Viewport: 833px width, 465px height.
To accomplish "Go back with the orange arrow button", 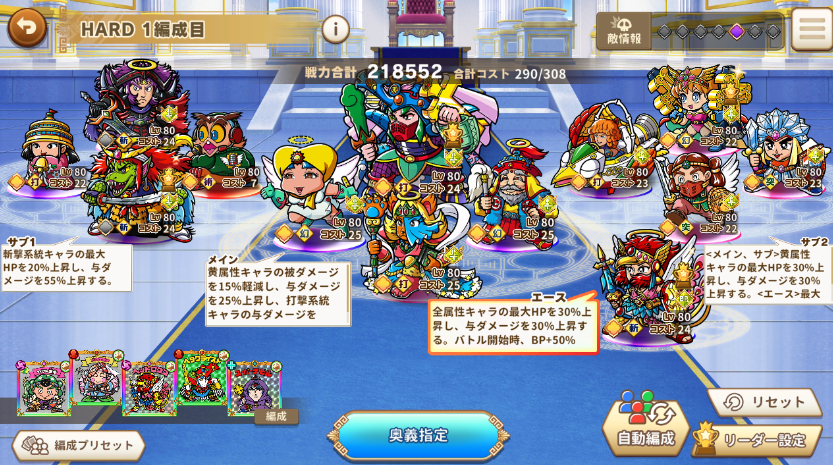I will [27, 27].
